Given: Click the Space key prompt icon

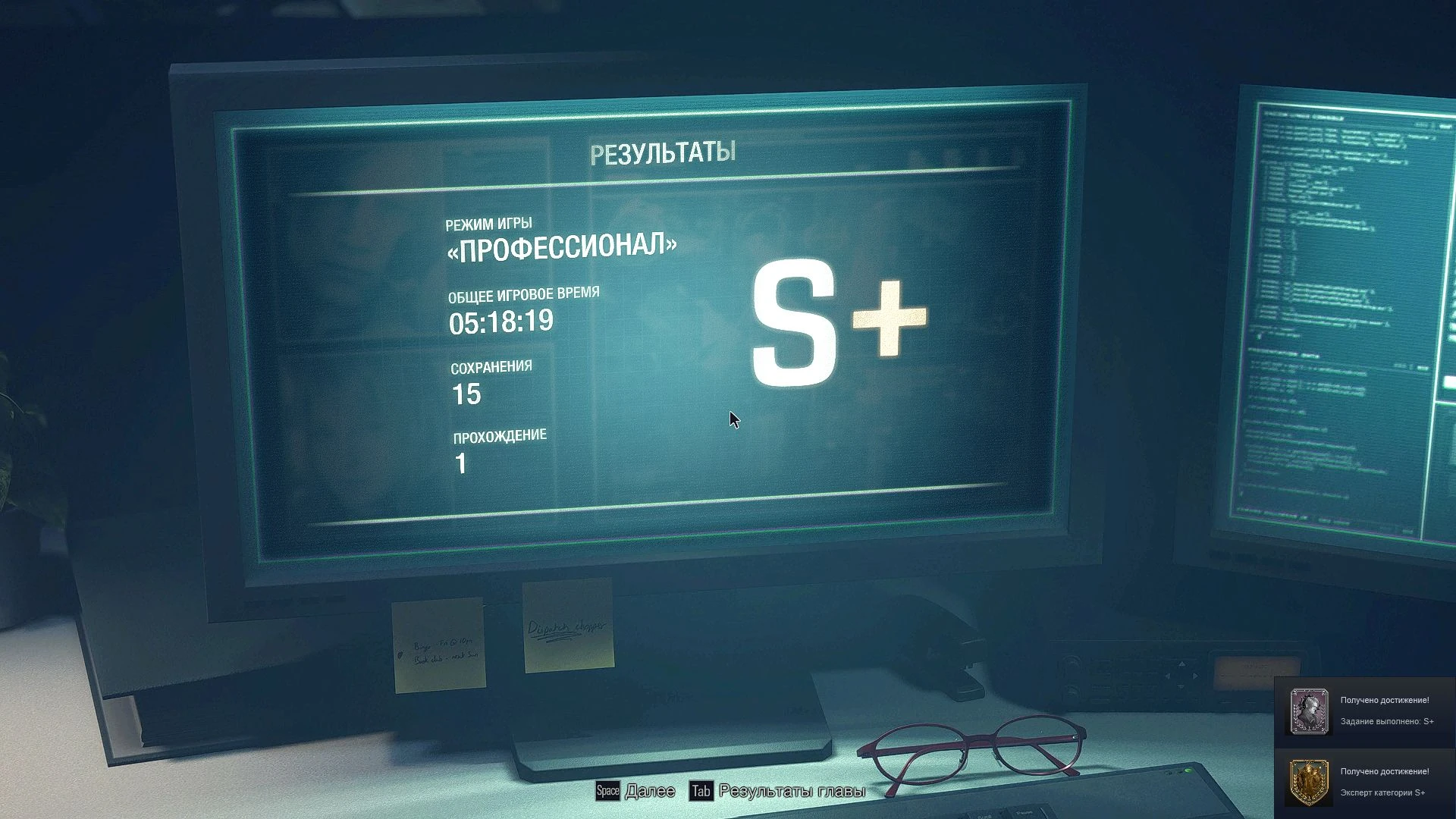Looking at the screenshot, I should point(607,791).
